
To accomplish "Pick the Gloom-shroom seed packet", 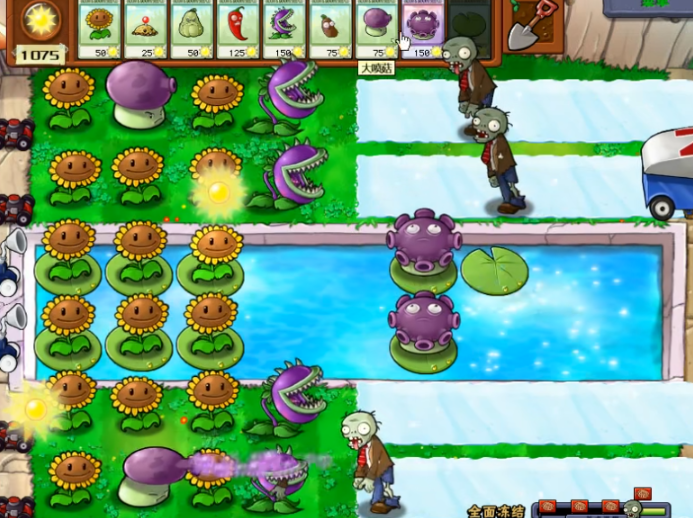I will (x=422, y=28).
